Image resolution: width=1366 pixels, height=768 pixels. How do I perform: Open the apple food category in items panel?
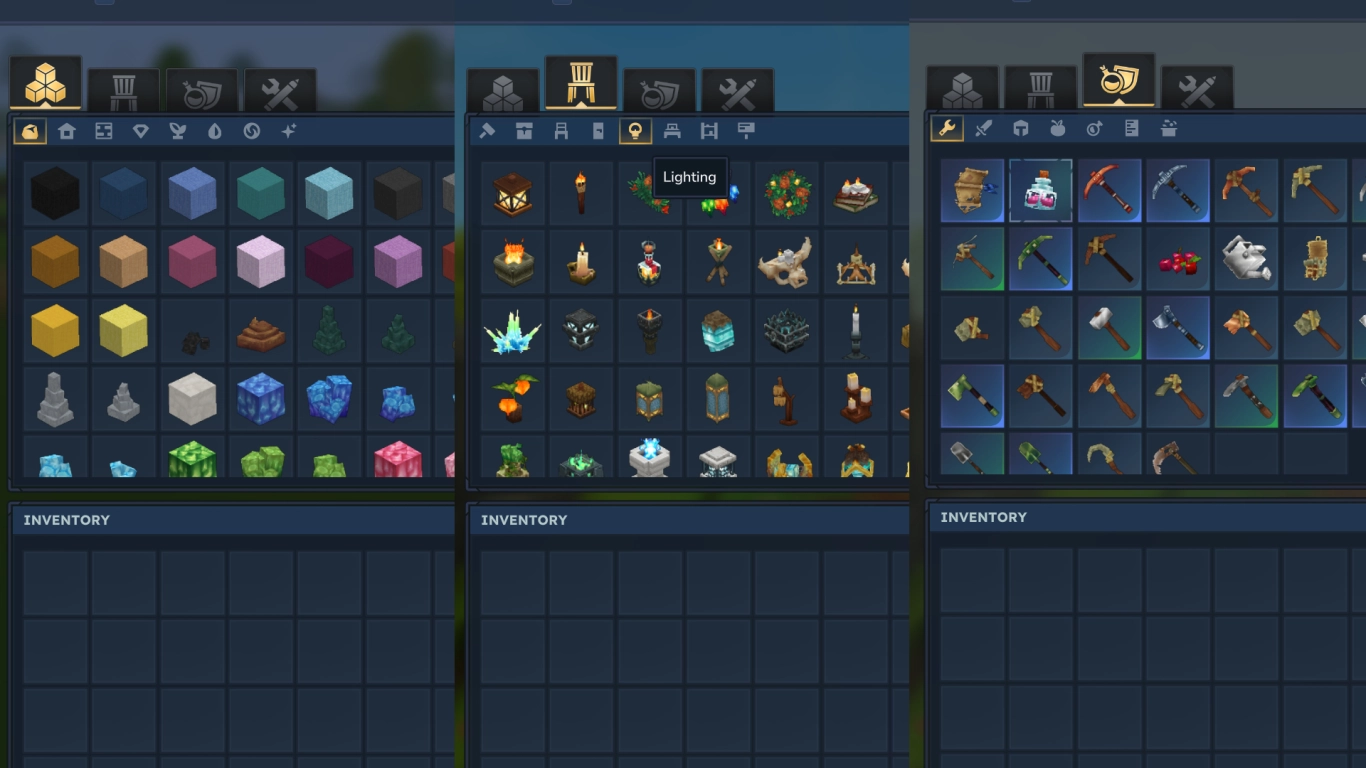pos(1058,128)
